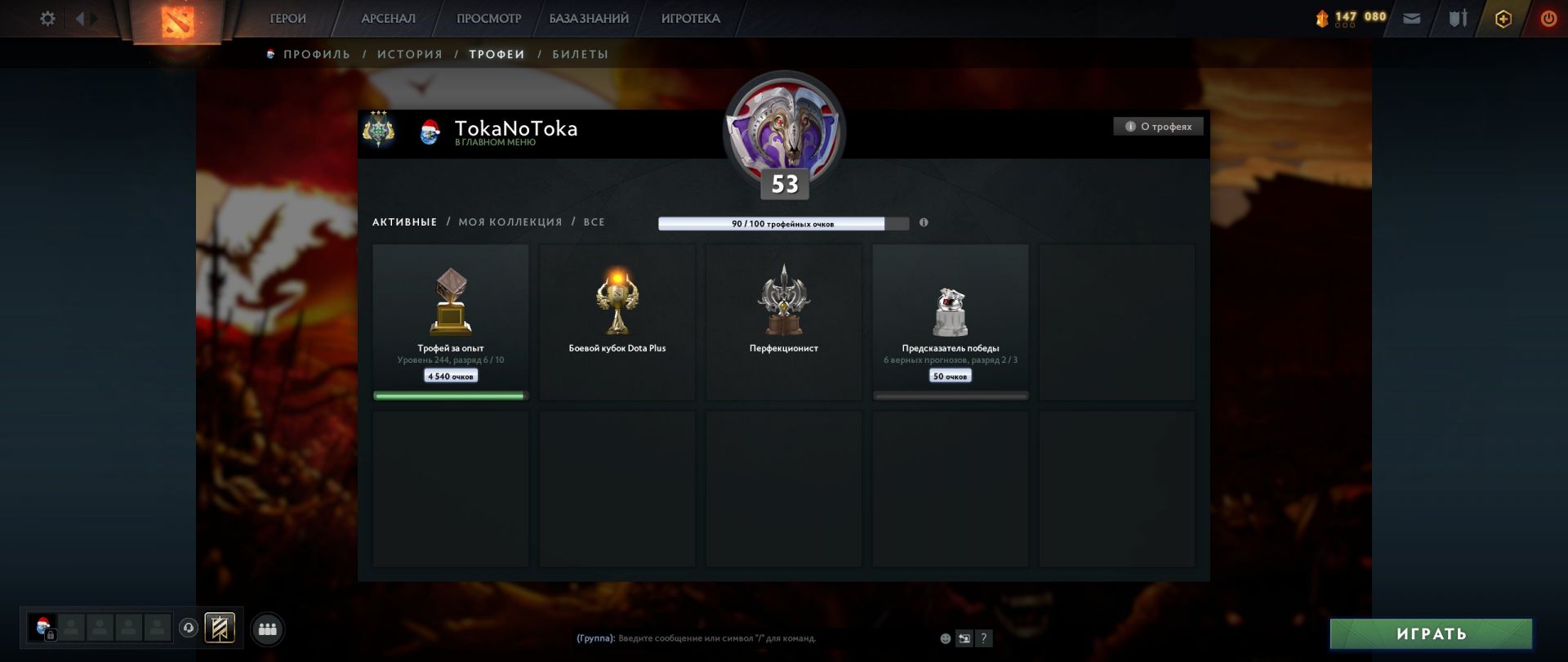Viewport: 1568px width, 662px height.
Task: Click the О трофеях info button
Action: pos(1158,127)
